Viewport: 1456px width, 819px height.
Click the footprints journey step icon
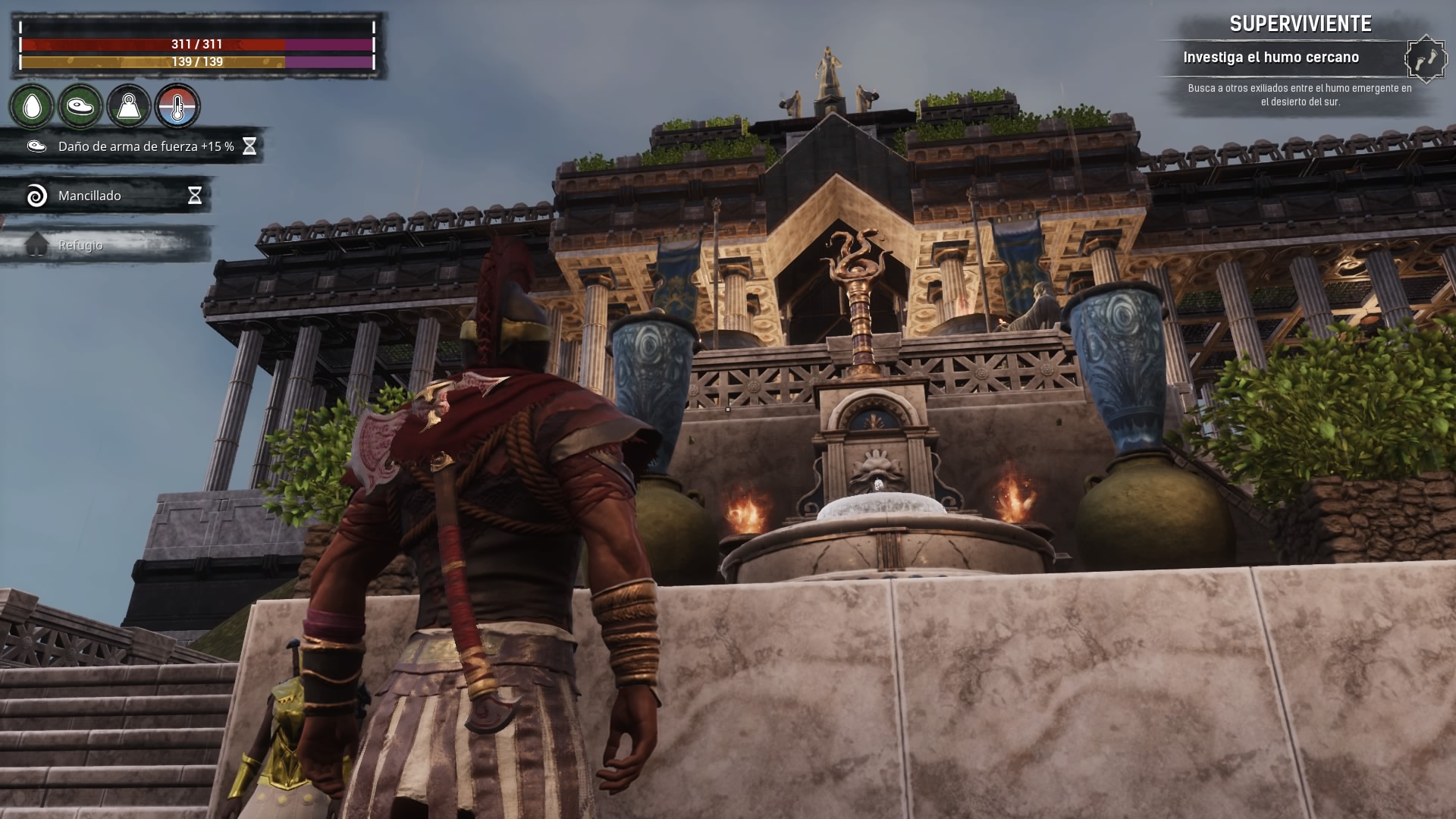pyautogui.click(x=1425, y=58)
